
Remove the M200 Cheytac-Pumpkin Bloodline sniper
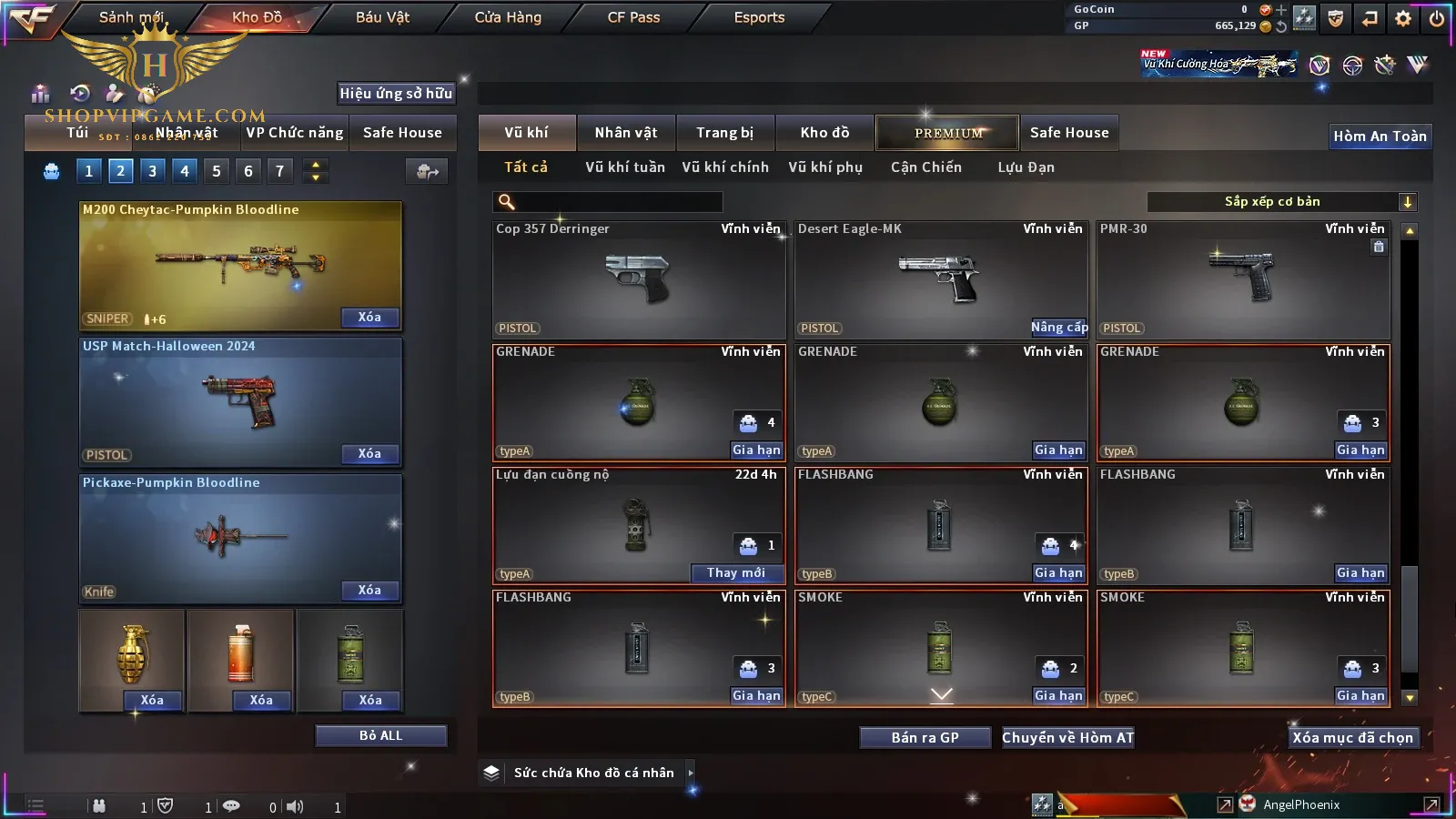click(369, 318)
